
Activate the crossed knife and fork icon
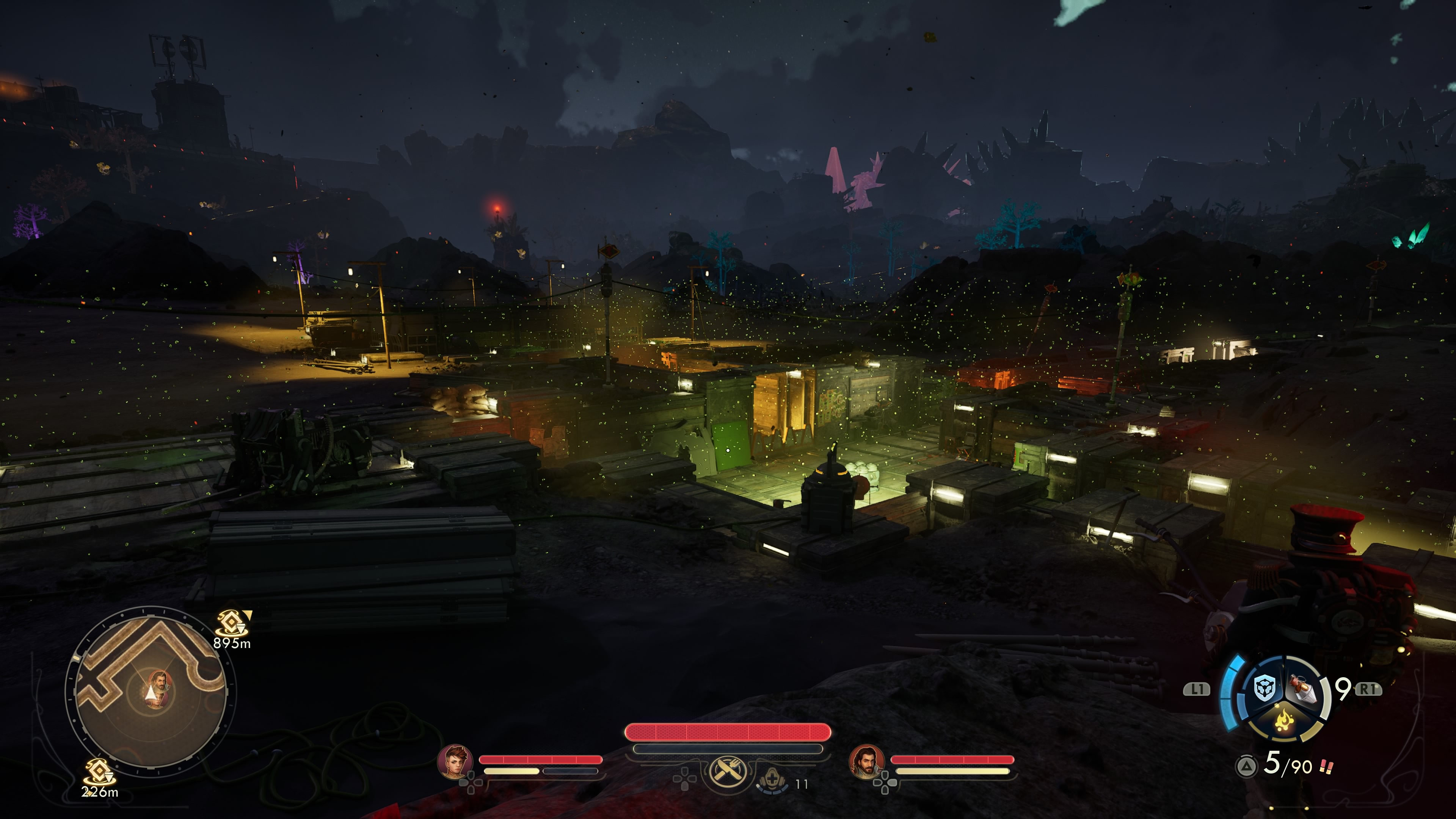tap(728, 770)
